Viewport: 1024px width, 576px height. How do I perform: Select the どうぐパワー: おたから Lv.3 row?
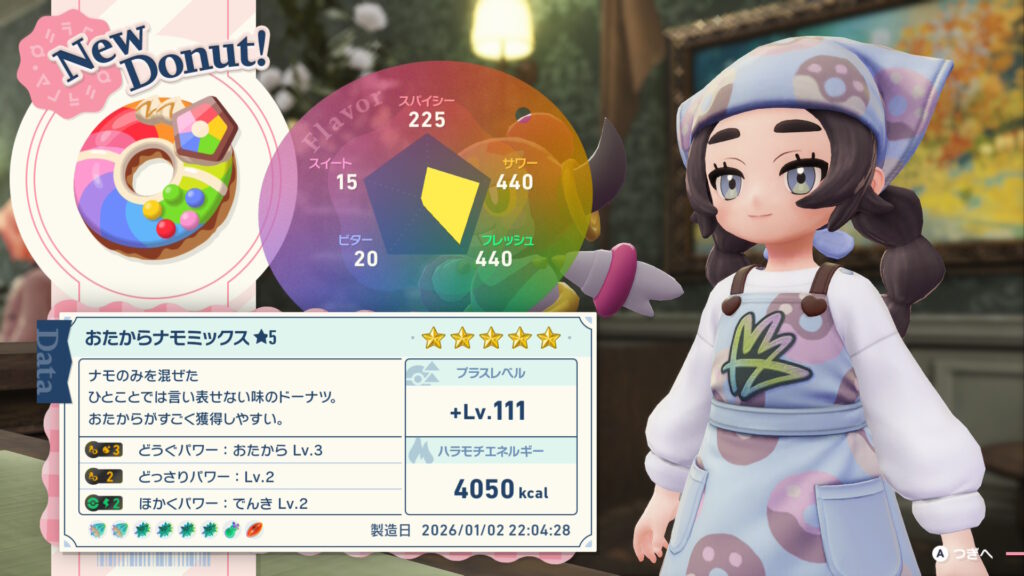(x=240, y=449)
